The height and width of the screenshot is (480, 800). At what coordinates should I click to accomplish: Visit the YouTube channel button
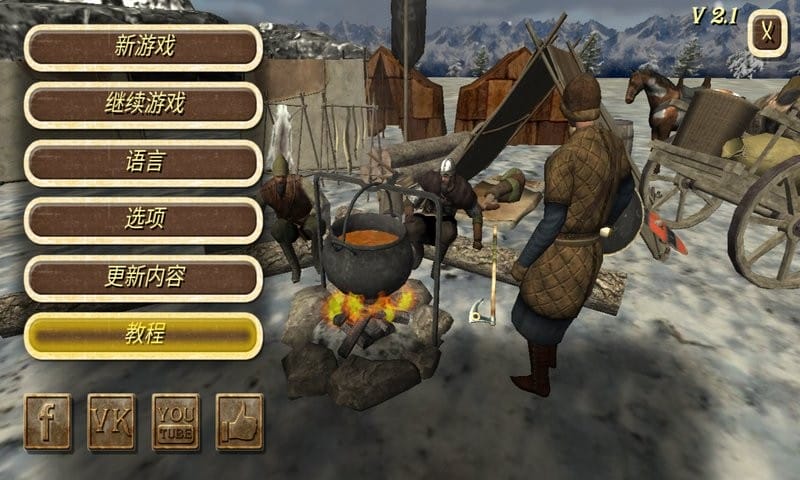[175, 422]
